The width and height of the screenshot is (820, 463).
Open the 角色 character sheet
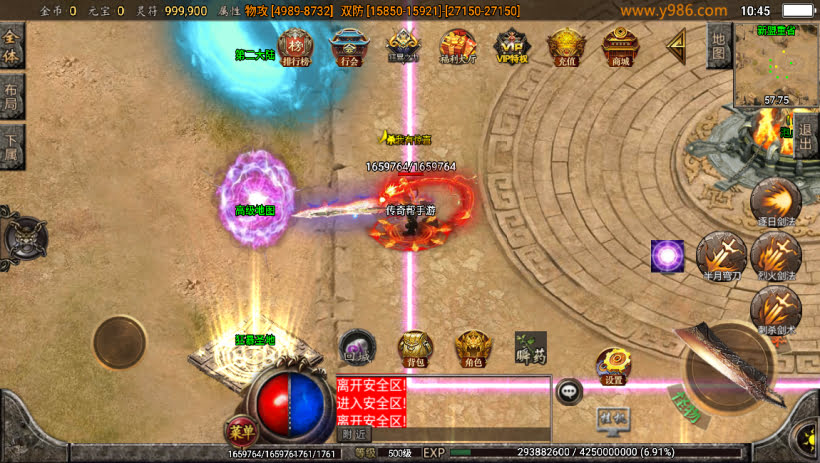tap(473, 347)
